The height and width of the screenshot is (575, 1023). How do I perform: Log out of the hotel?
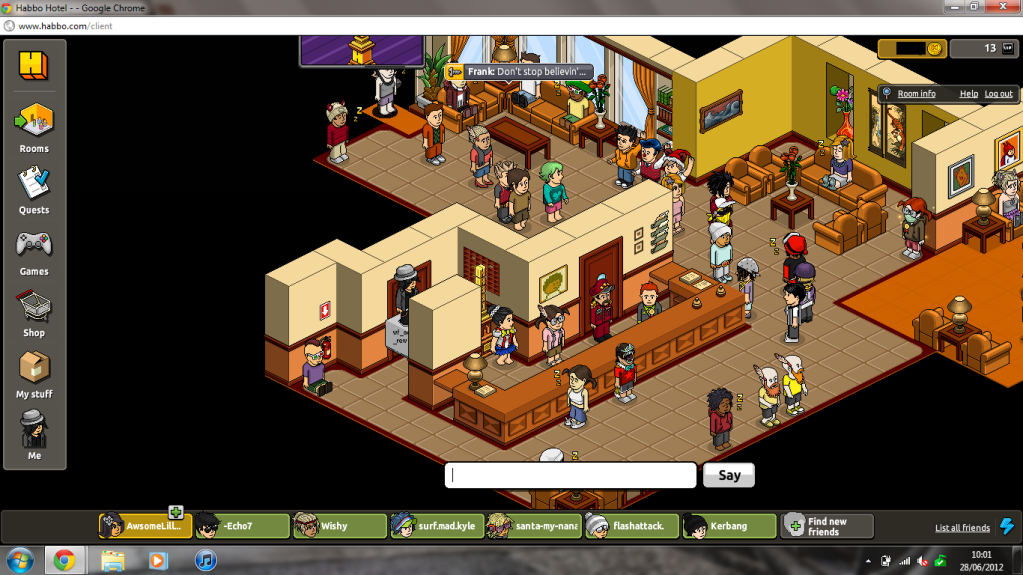[x=998, y=94]
